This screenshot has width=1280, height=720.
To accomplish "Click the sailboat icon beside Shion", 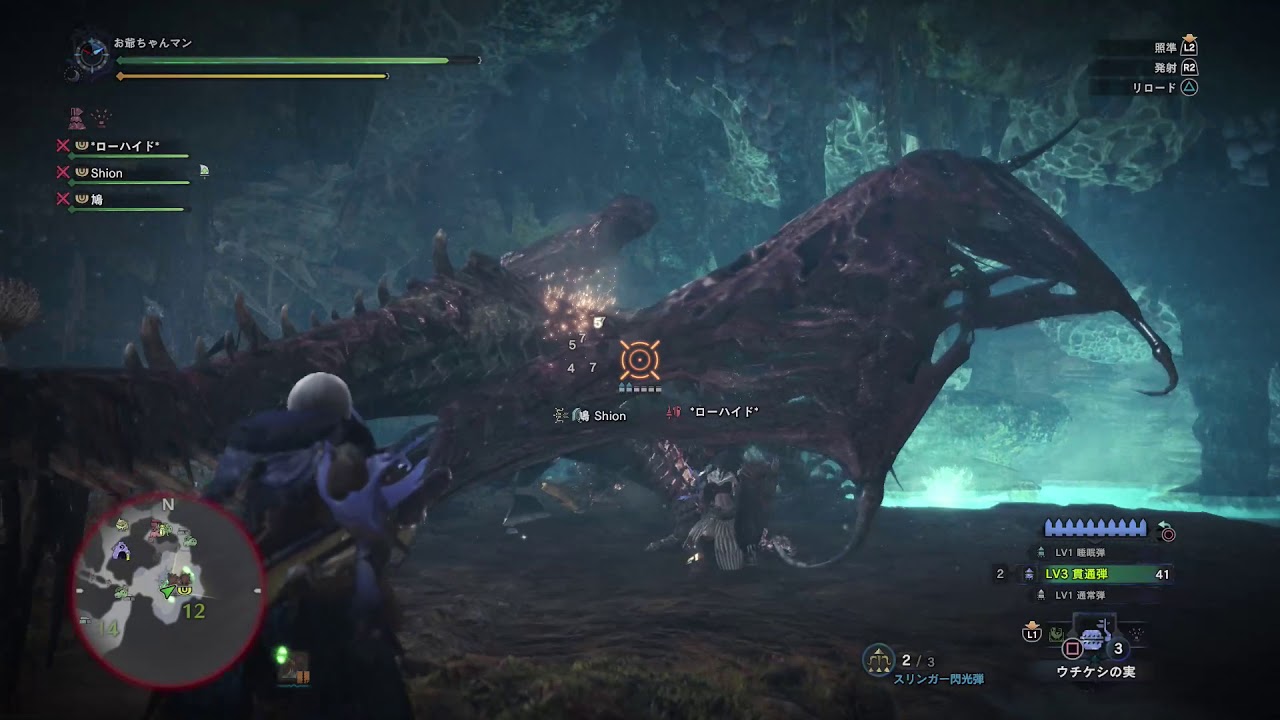I will (204, 170).
